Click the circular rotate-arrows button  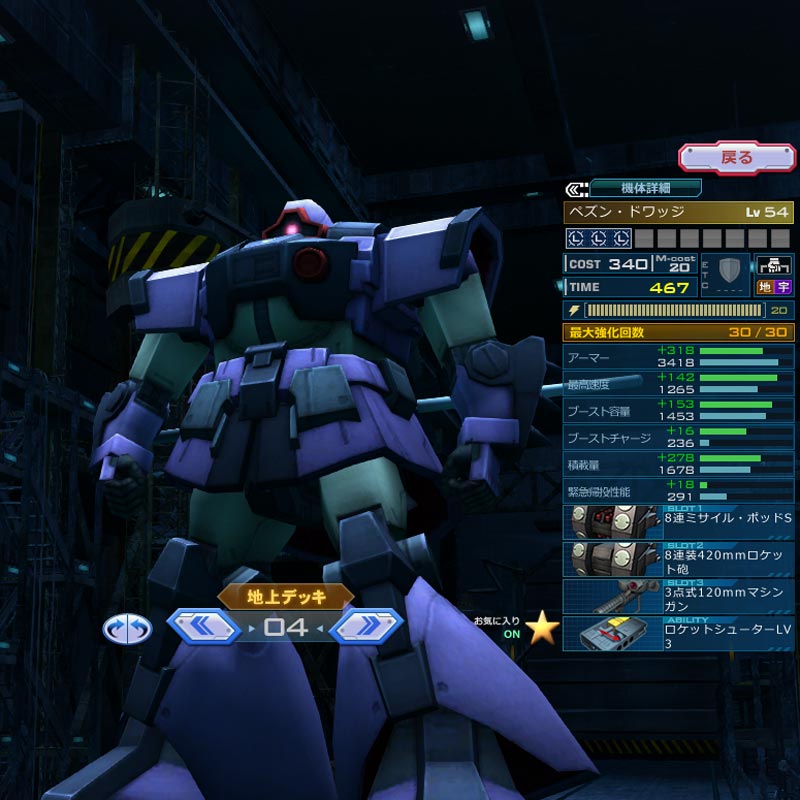127,628
